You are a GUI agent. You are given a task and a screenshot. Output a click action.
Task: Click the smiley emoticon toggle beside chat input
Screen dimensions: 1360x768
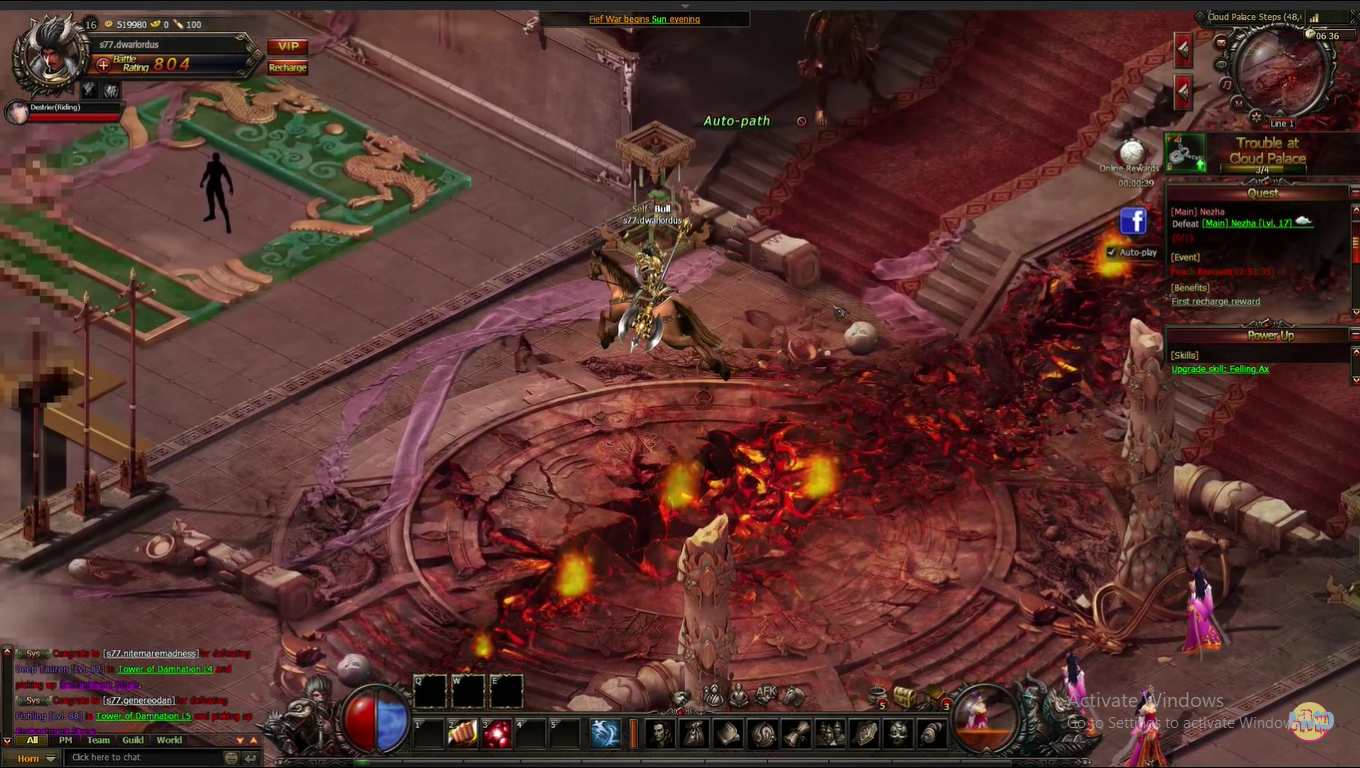(x=232, y=757)
